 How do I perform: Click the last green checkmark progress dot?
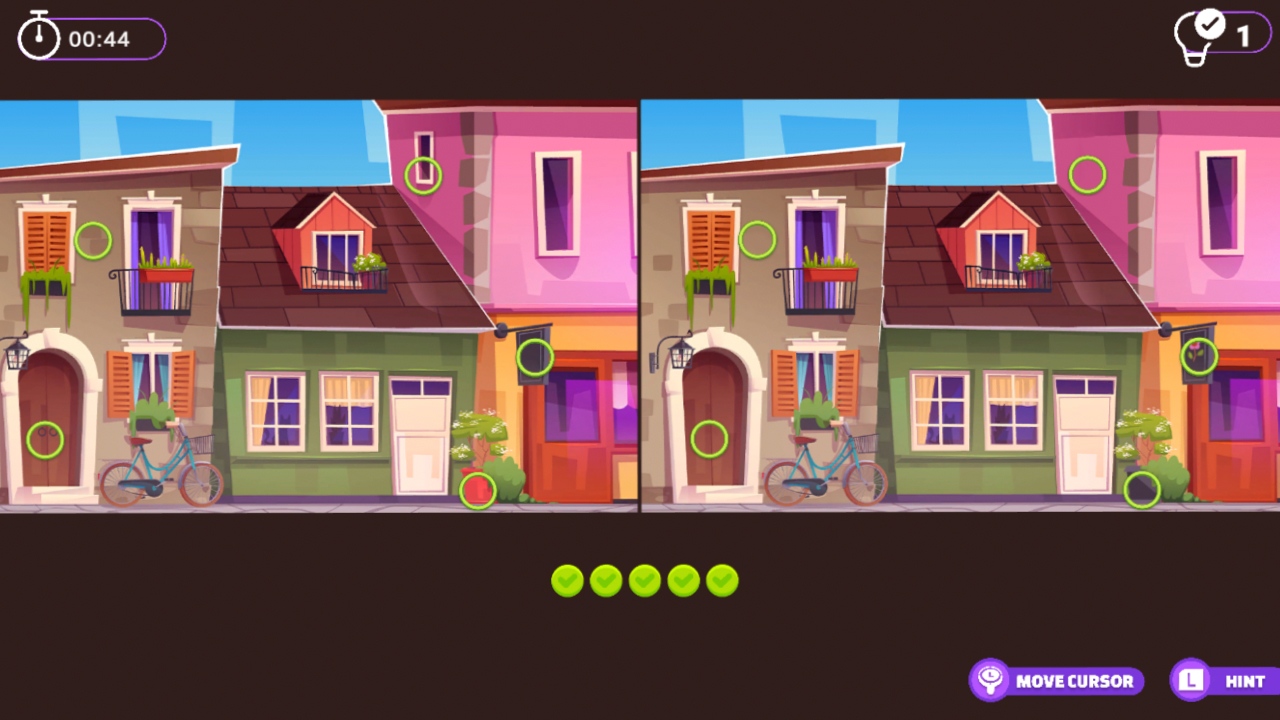pyautogui.click(x=722, y=580)
